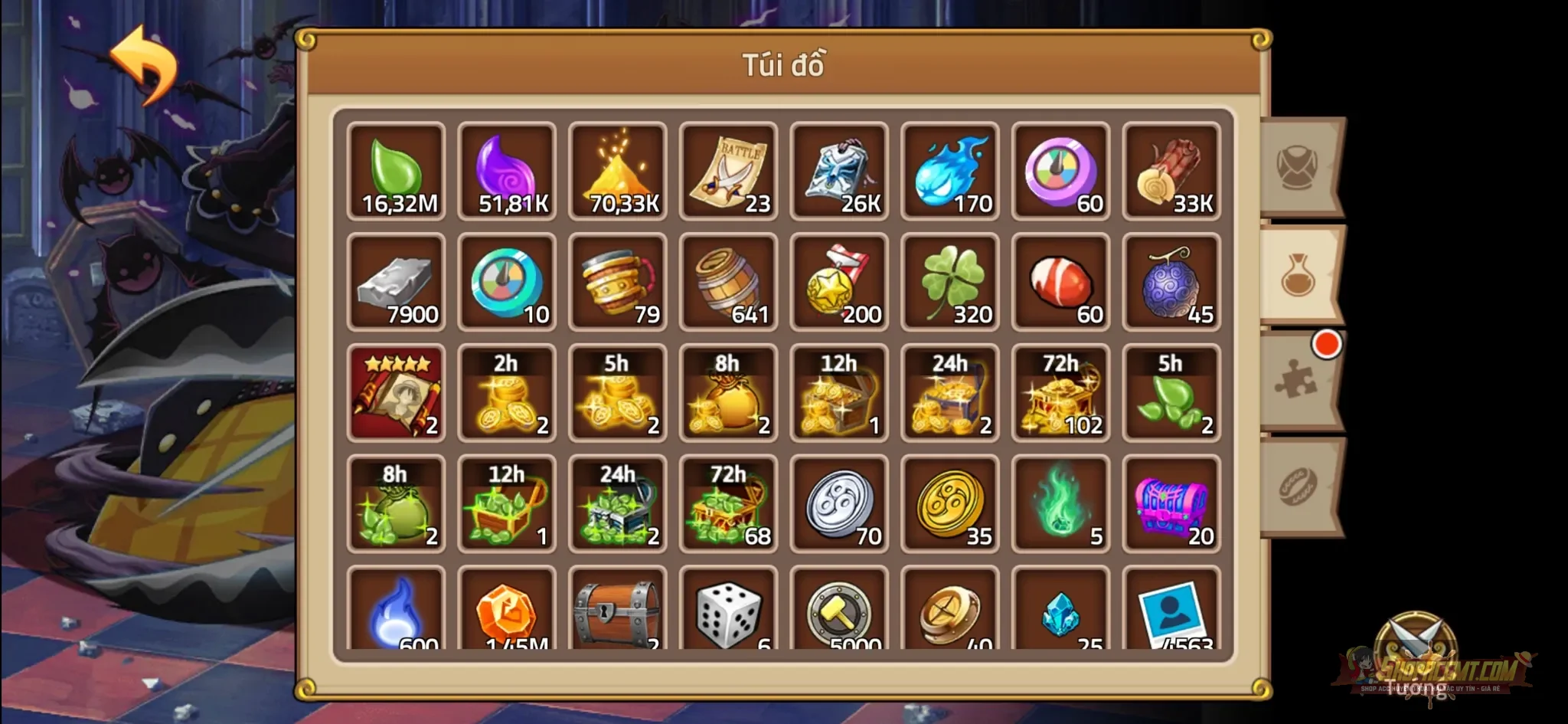Image resolution: width=1568 pixels, height=724 pixels.
Task: Select the devil fruit item with 45 count
Action: point(1171,282)
